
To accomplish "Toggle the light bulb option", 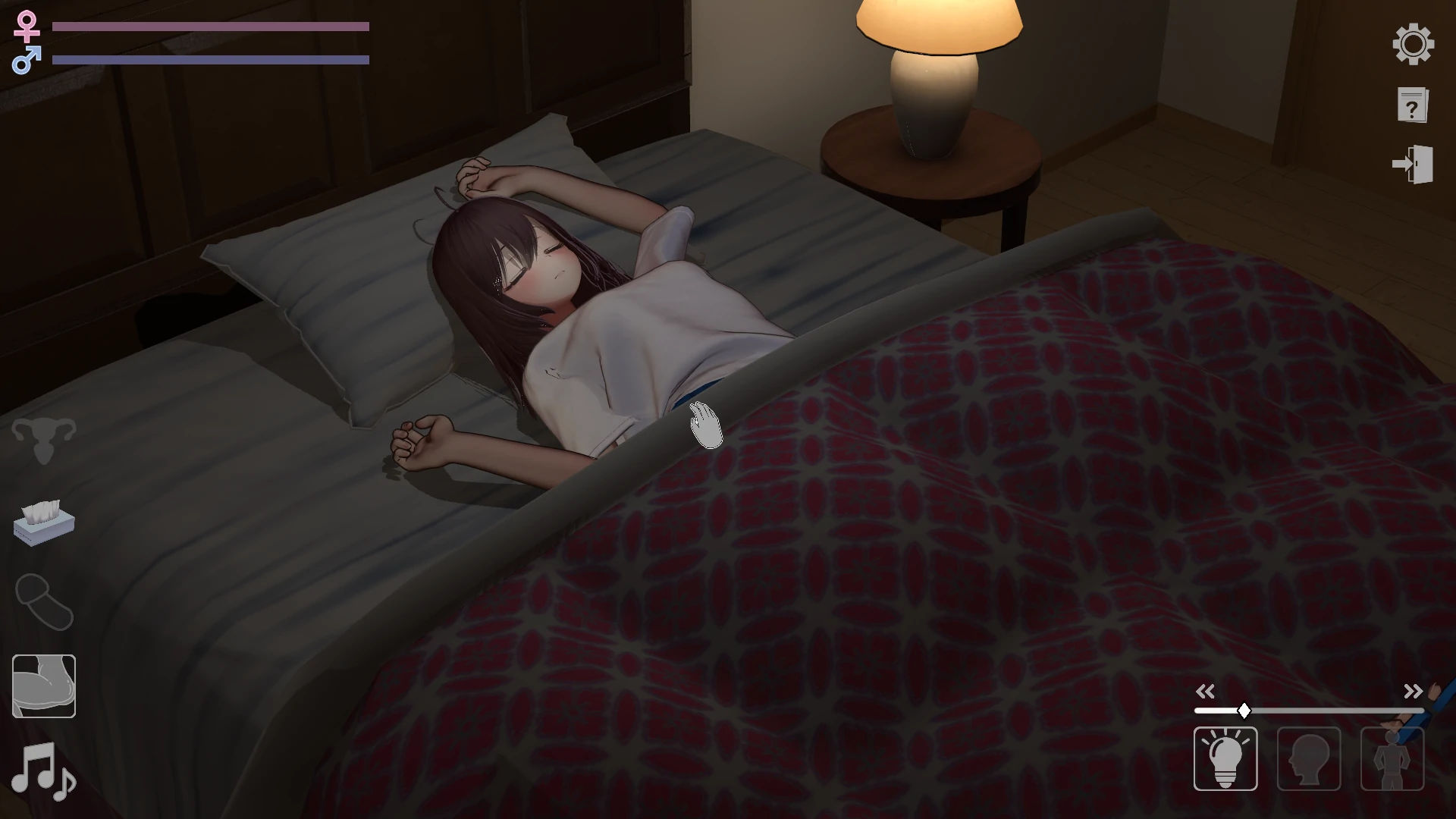I will (x=1227, y=758).
